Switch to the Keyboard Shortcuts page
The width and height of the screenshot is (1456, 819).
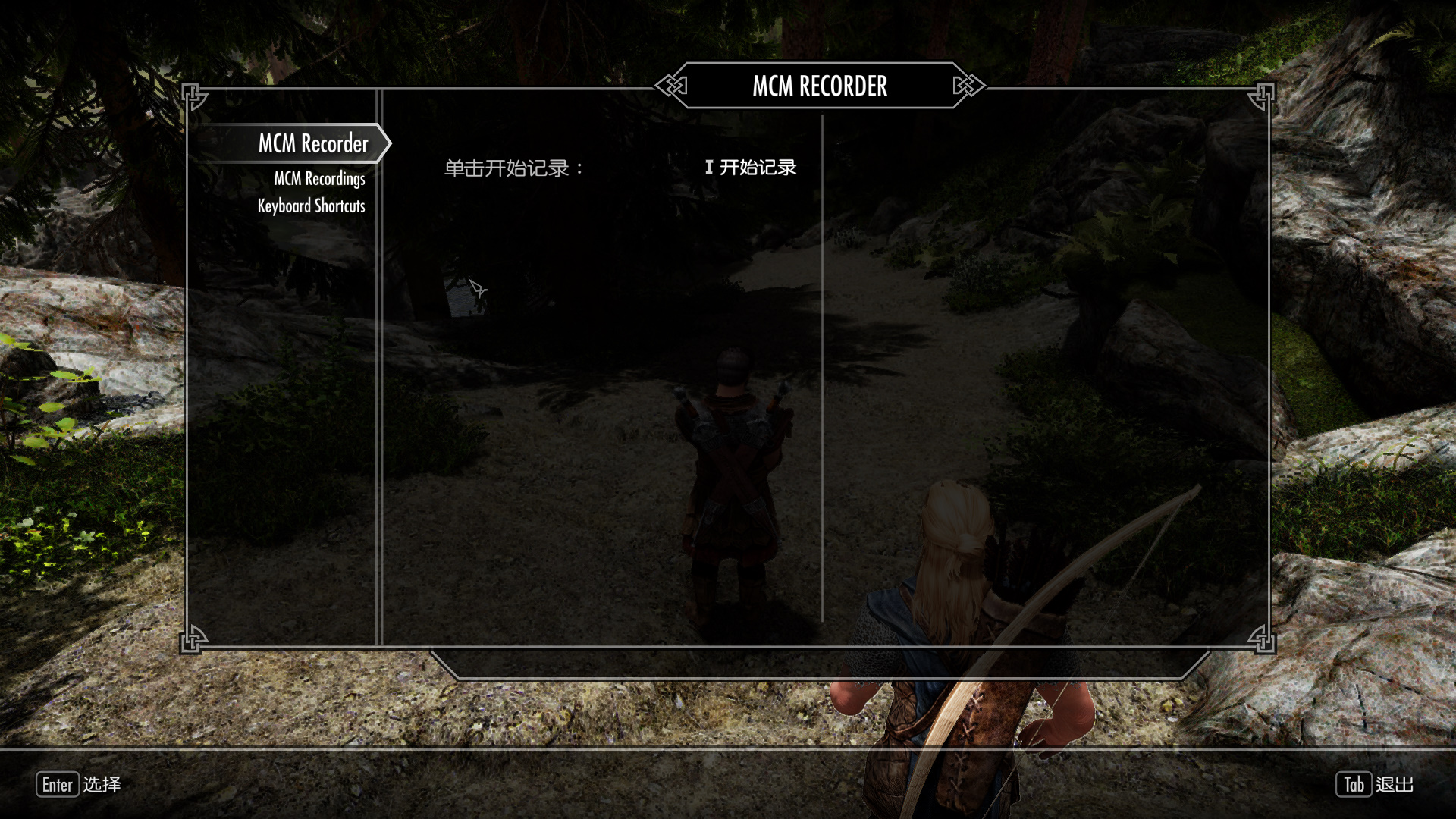coord(311,206)
